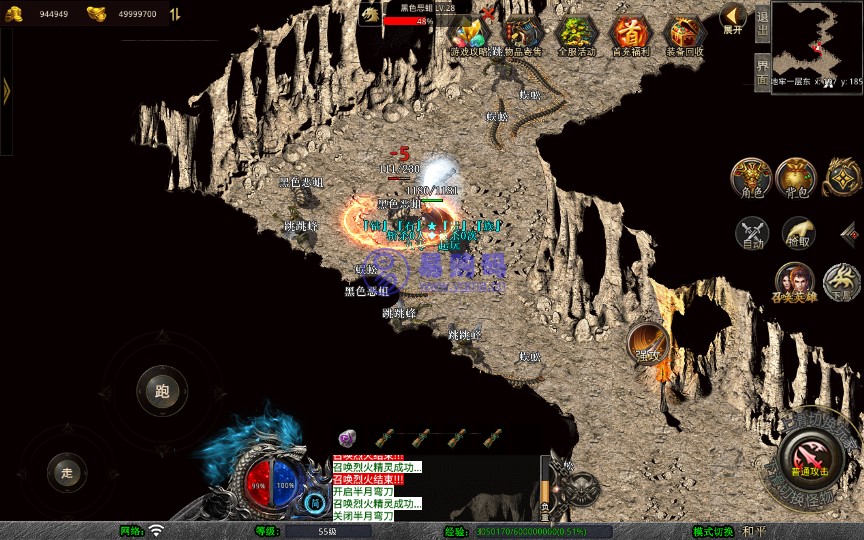Screen dimensions: 864x540
Task: Use the purple orb quick-slot item
Action: 347,438
